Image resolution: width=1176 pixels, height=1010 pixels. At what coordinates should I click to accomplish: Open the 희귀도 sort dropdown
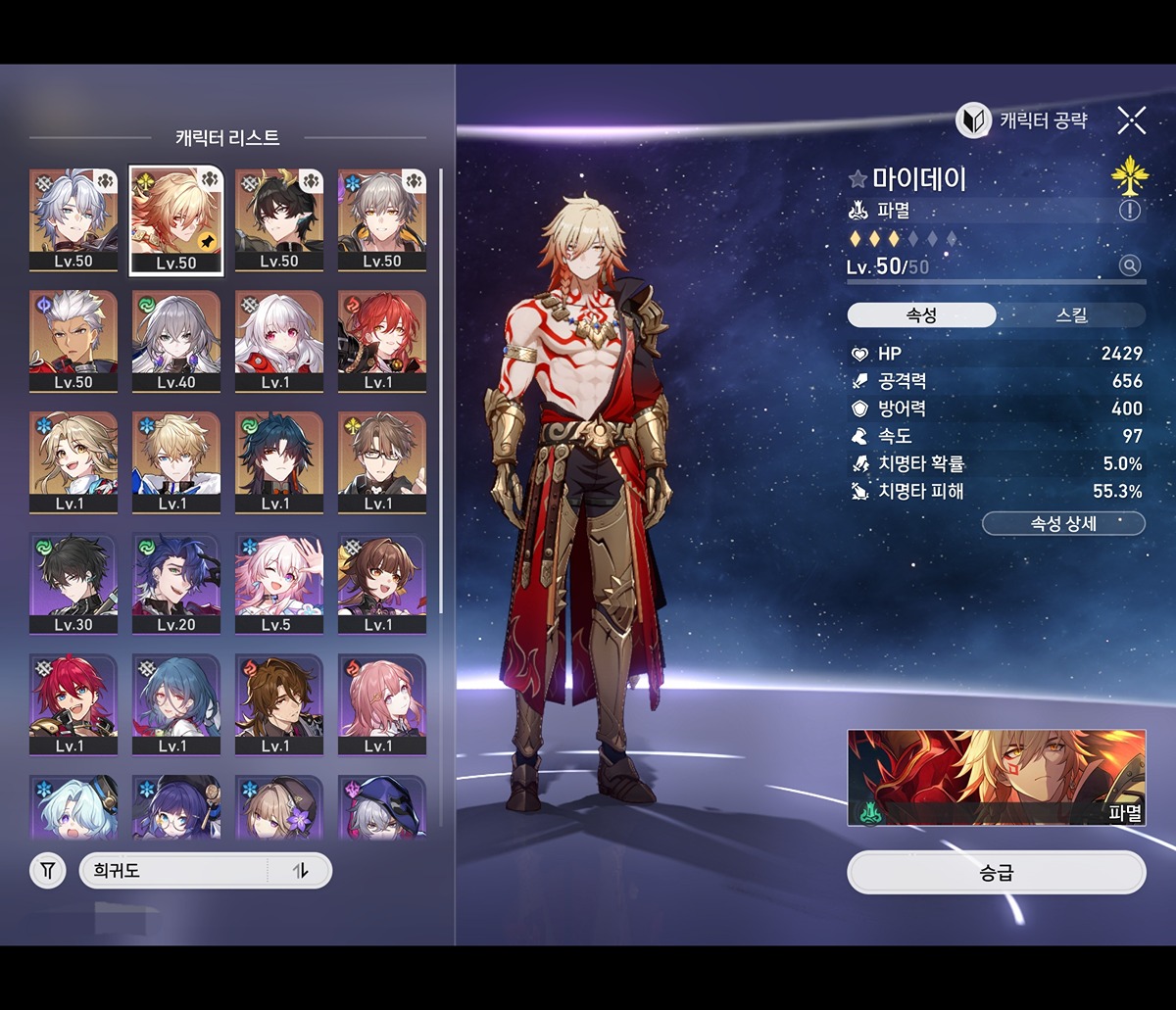172,870
